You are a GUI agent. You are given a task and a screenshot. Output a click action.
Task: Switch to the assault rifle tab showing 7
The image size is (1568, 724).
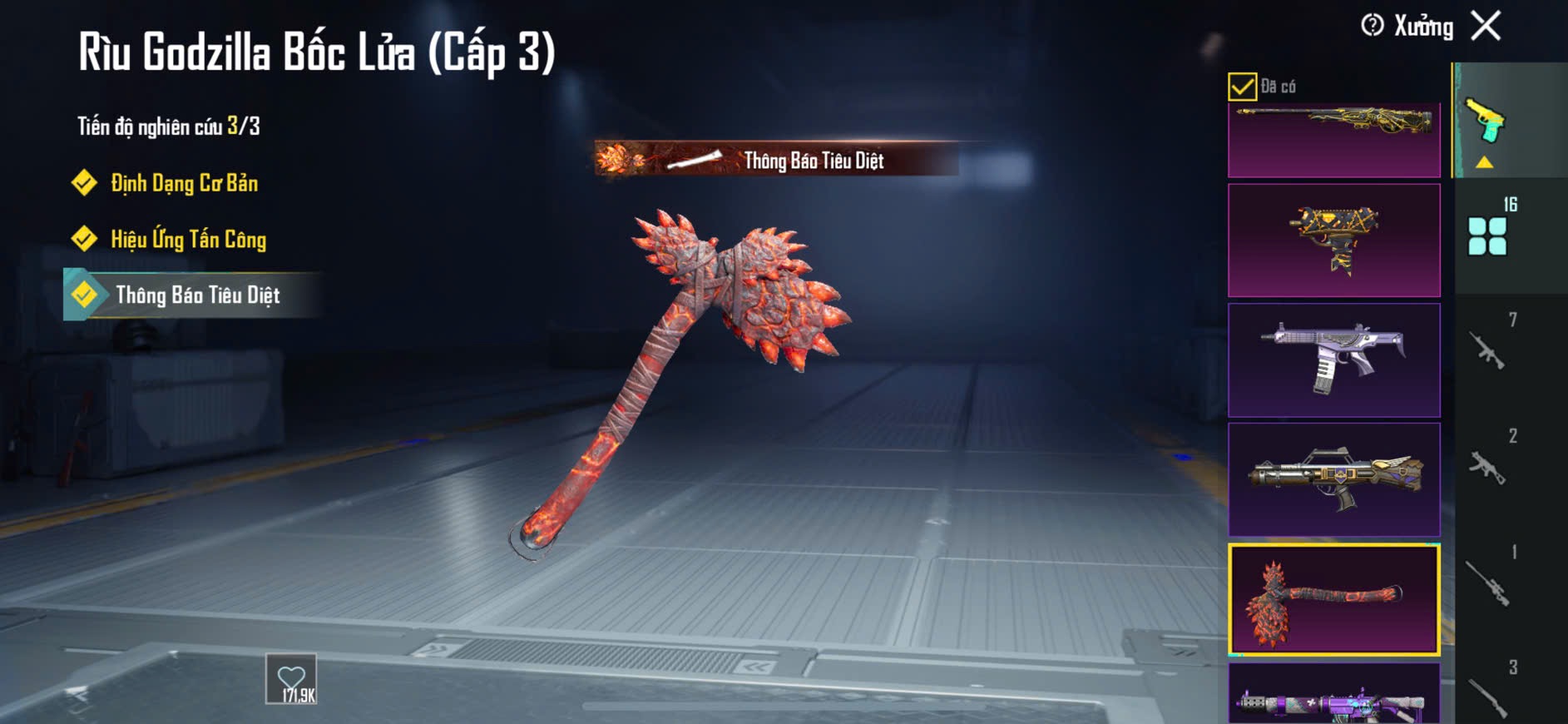coord(1489,349)
